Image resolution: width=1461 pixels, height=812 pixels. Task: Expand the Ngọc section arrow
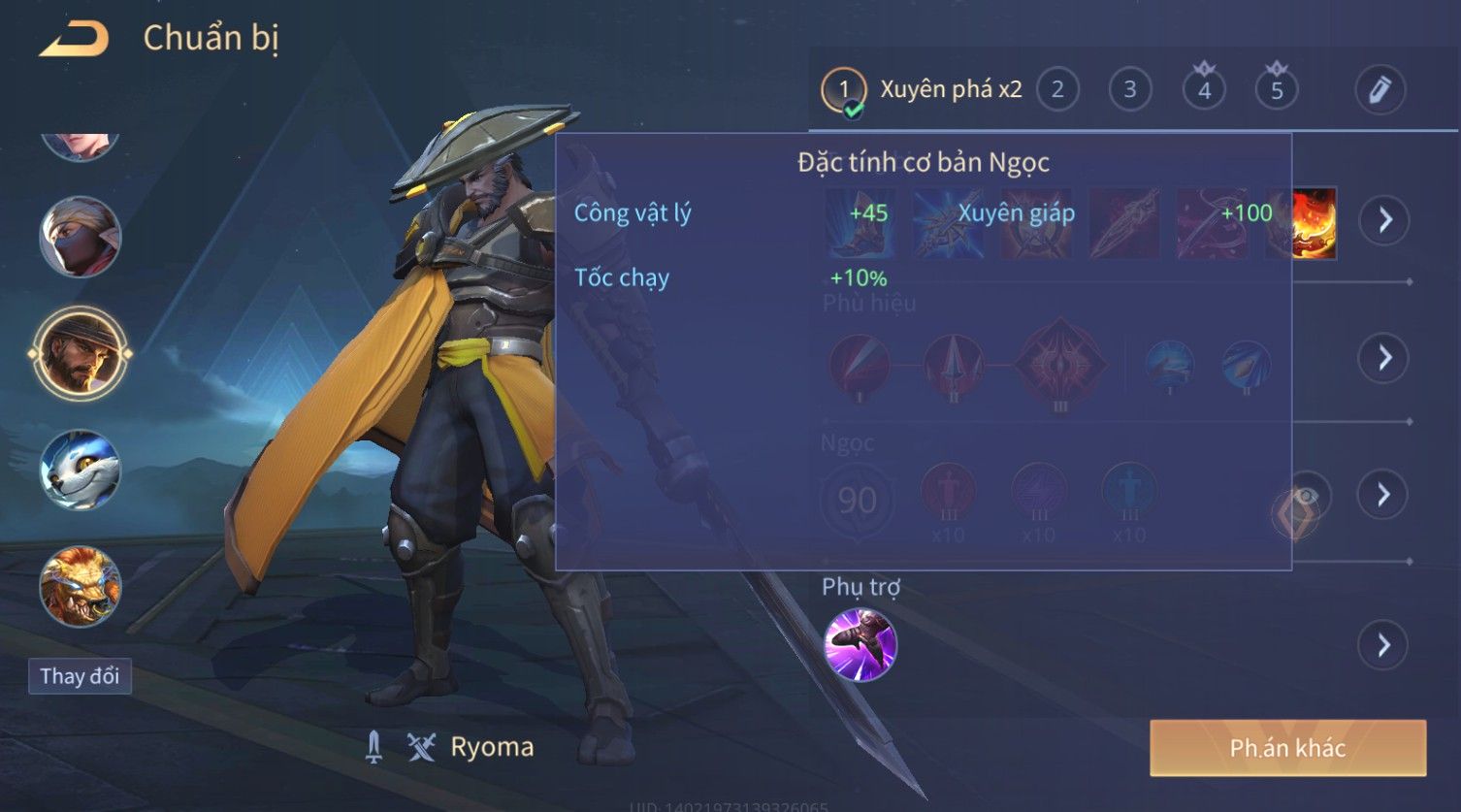click(1384, 495)
